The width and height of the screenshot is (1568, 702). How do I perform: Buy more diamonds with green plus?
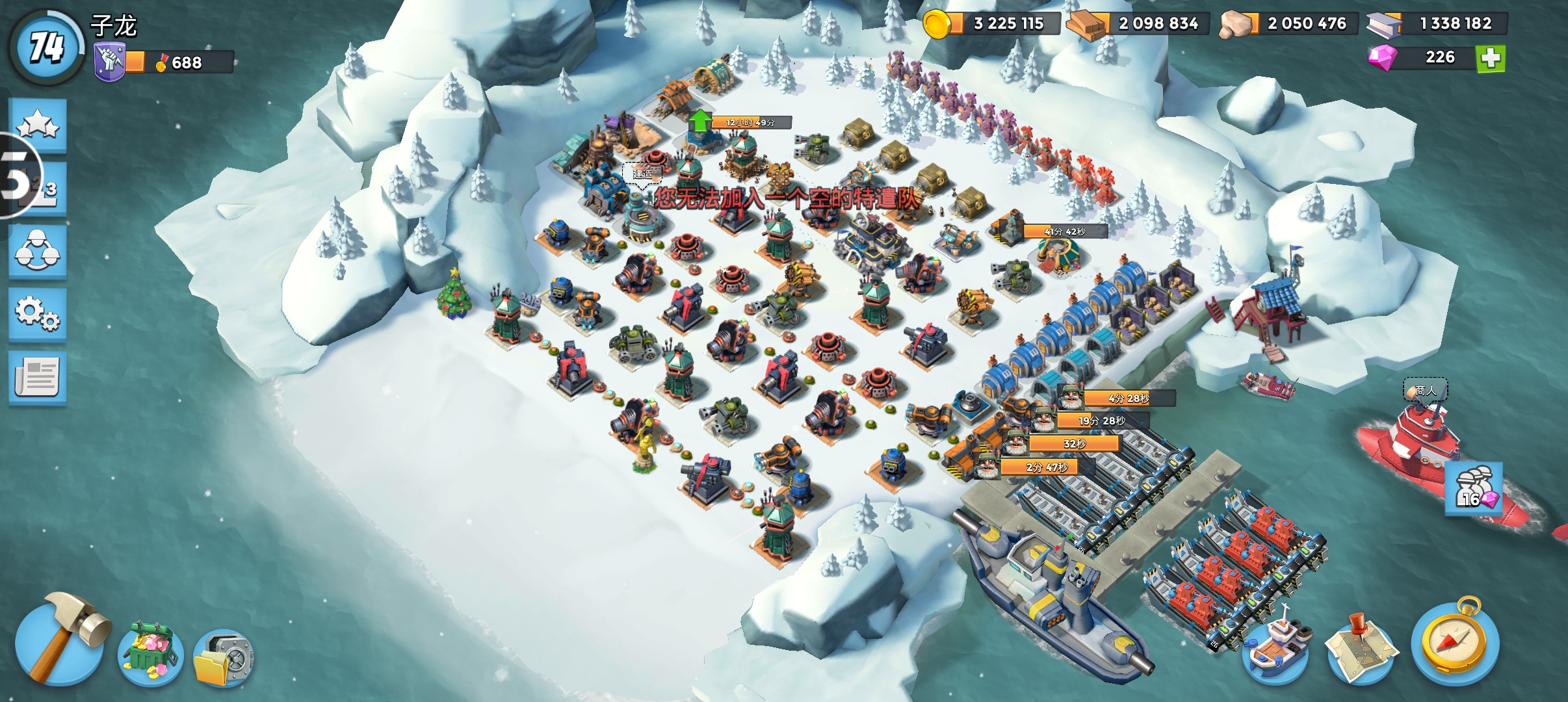(1491, 58)
